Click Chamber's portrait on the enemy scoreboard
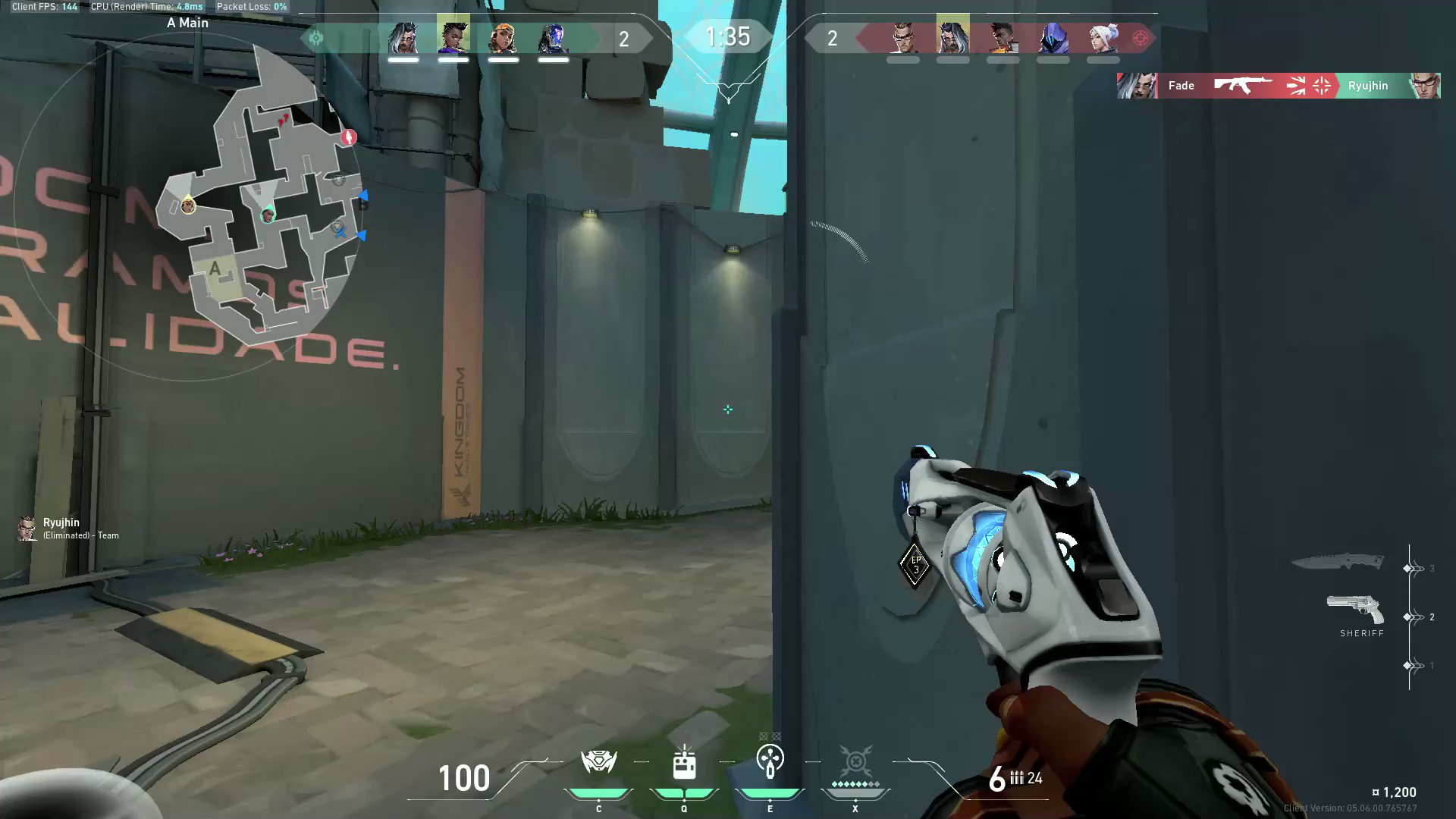The image size is (1456, 819). point(905,38)
